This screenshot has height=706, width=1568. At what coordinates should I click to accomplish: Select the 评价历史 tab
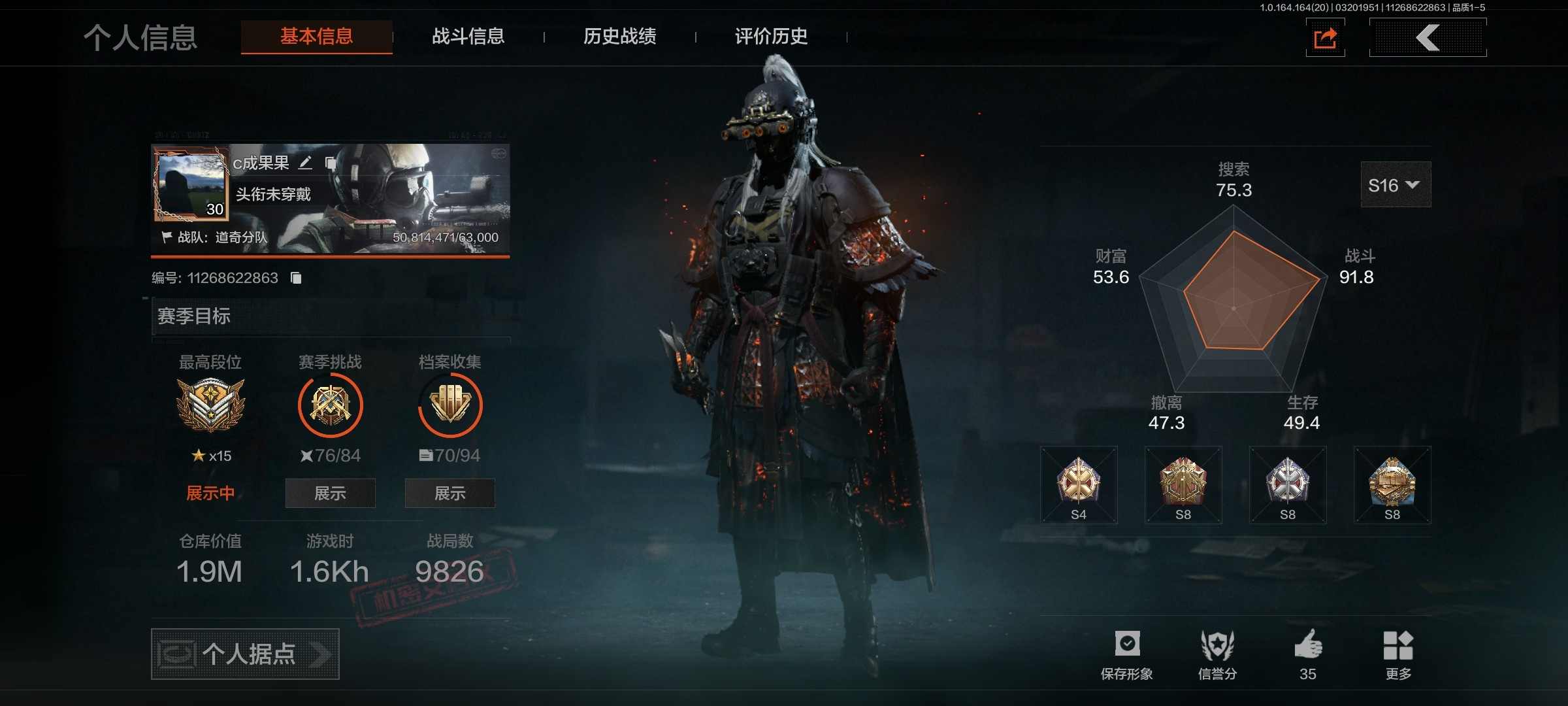pyautogui.click(x=771, y=37)
